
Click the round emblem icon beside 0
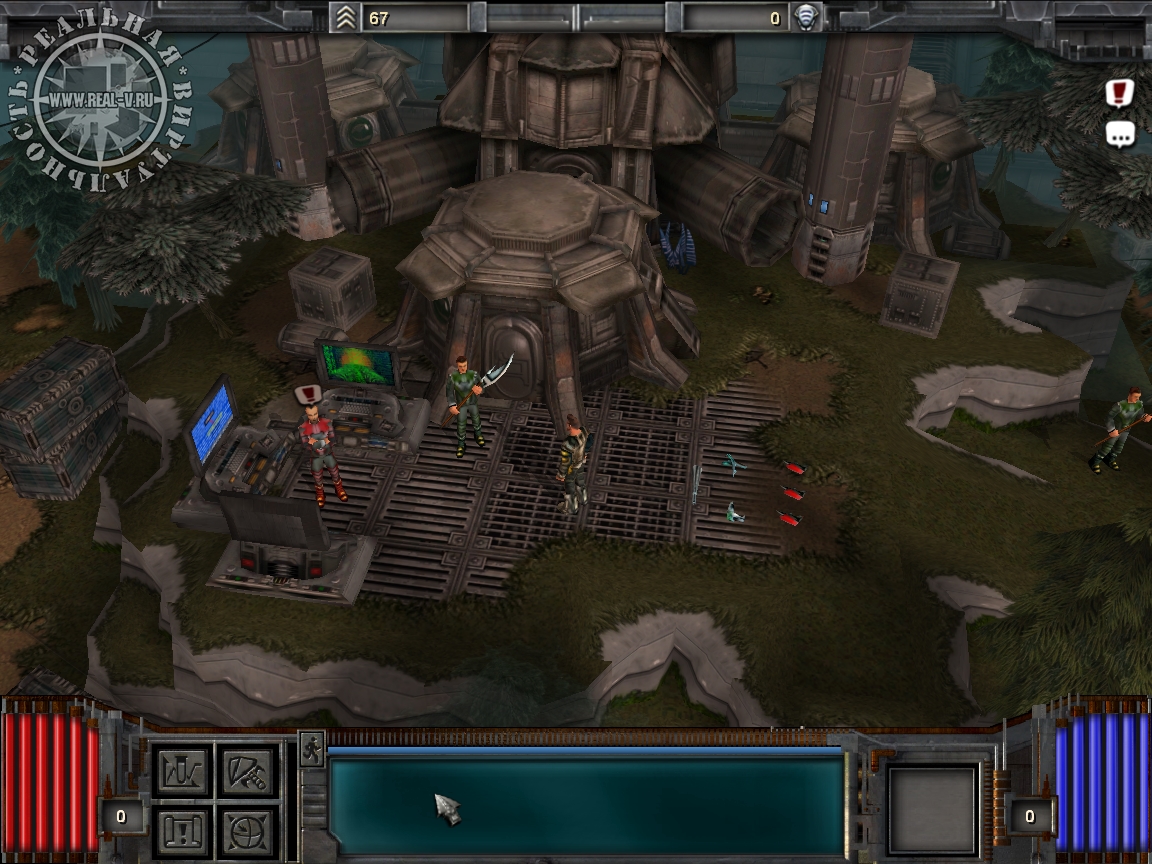pyautogui.click(x=806, y=17)
